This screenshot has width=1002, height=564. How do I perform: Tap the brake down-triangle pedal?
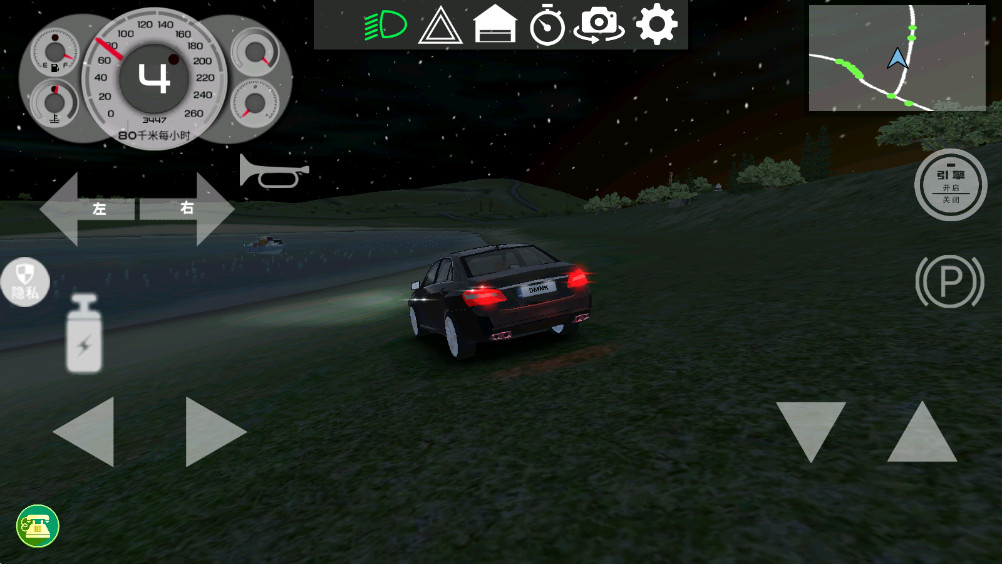pos(810,430)
